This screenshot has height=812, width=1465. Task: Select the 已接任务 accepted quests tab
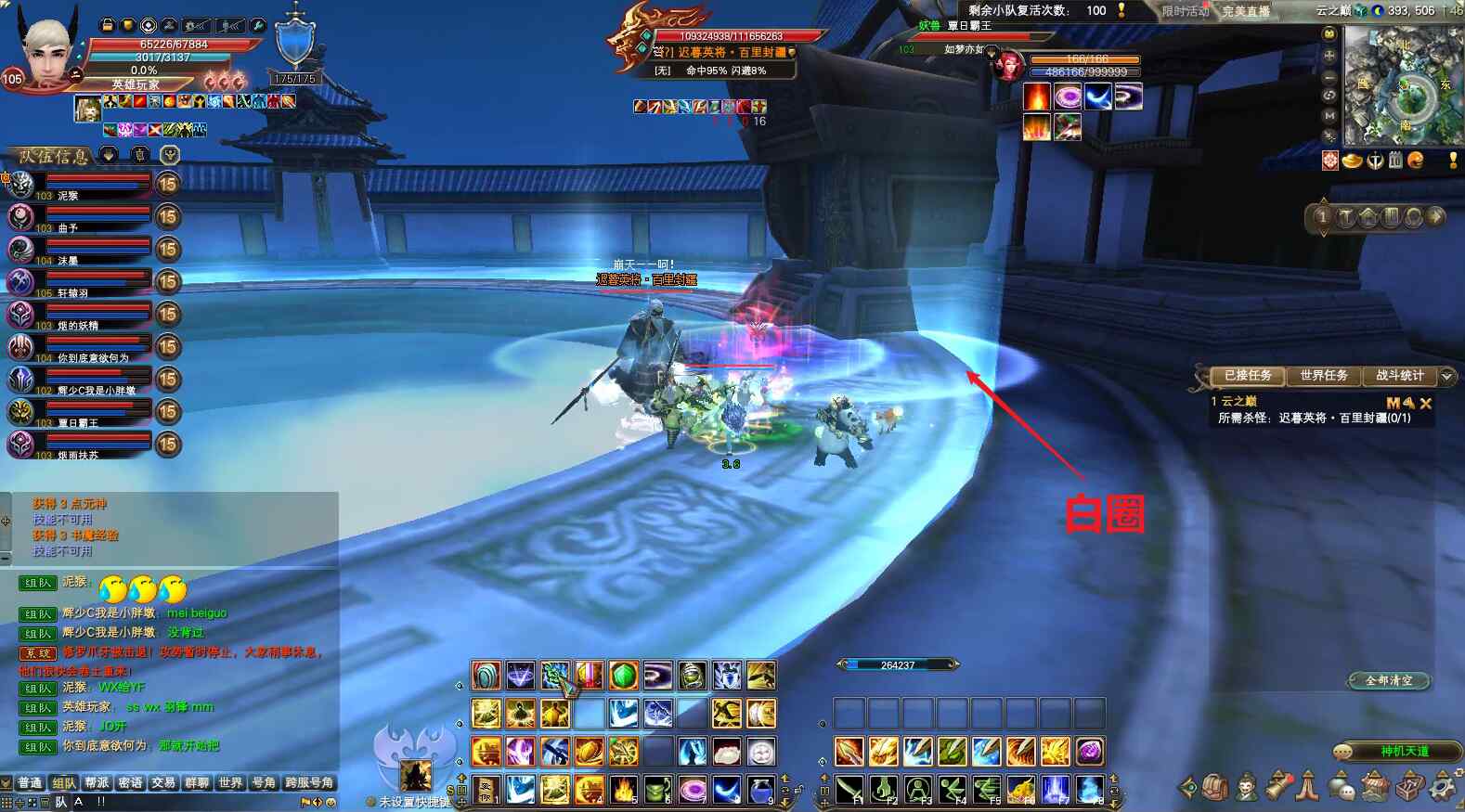(x=1248, y=376)
